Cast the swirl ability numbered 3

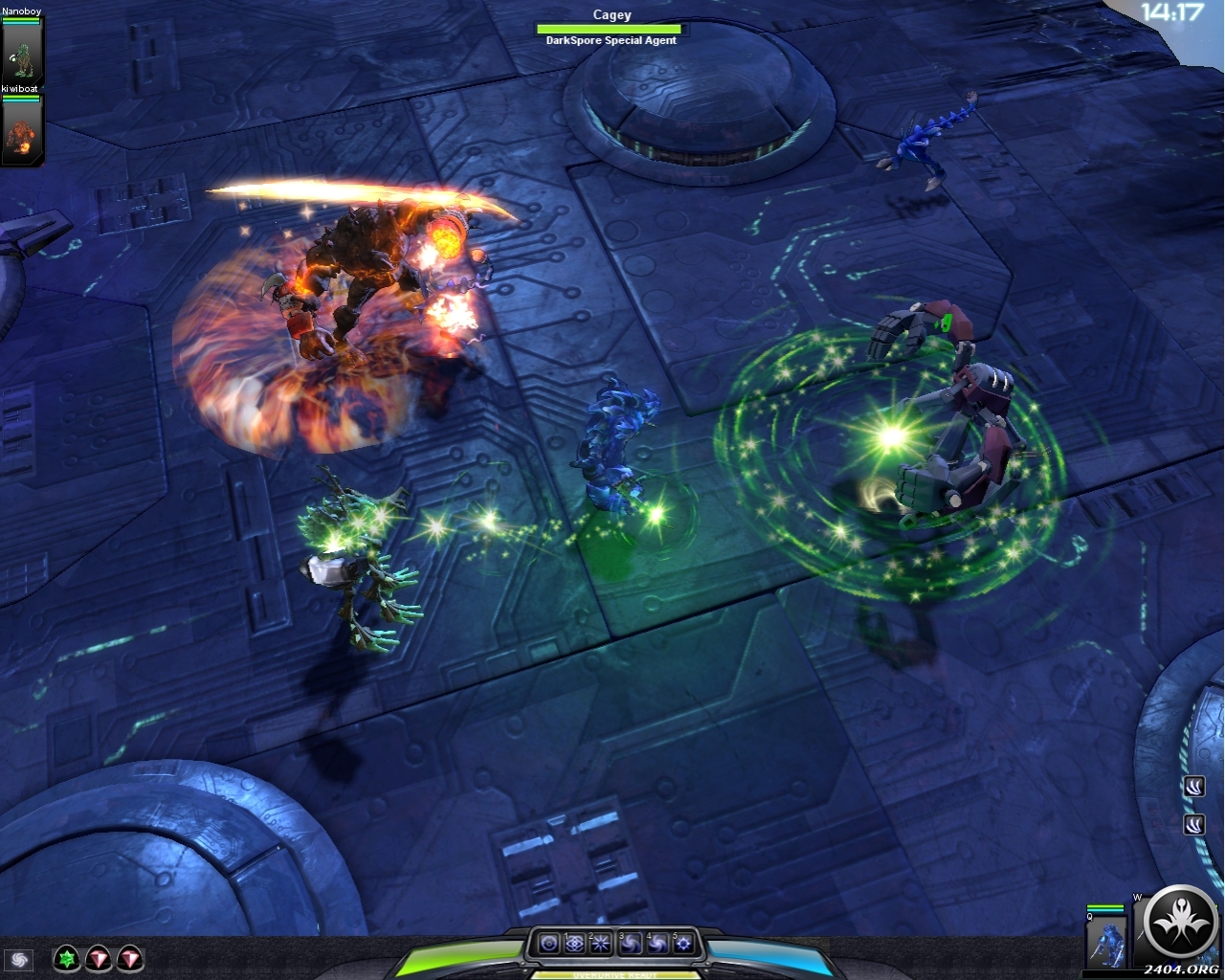pos(629,944)
